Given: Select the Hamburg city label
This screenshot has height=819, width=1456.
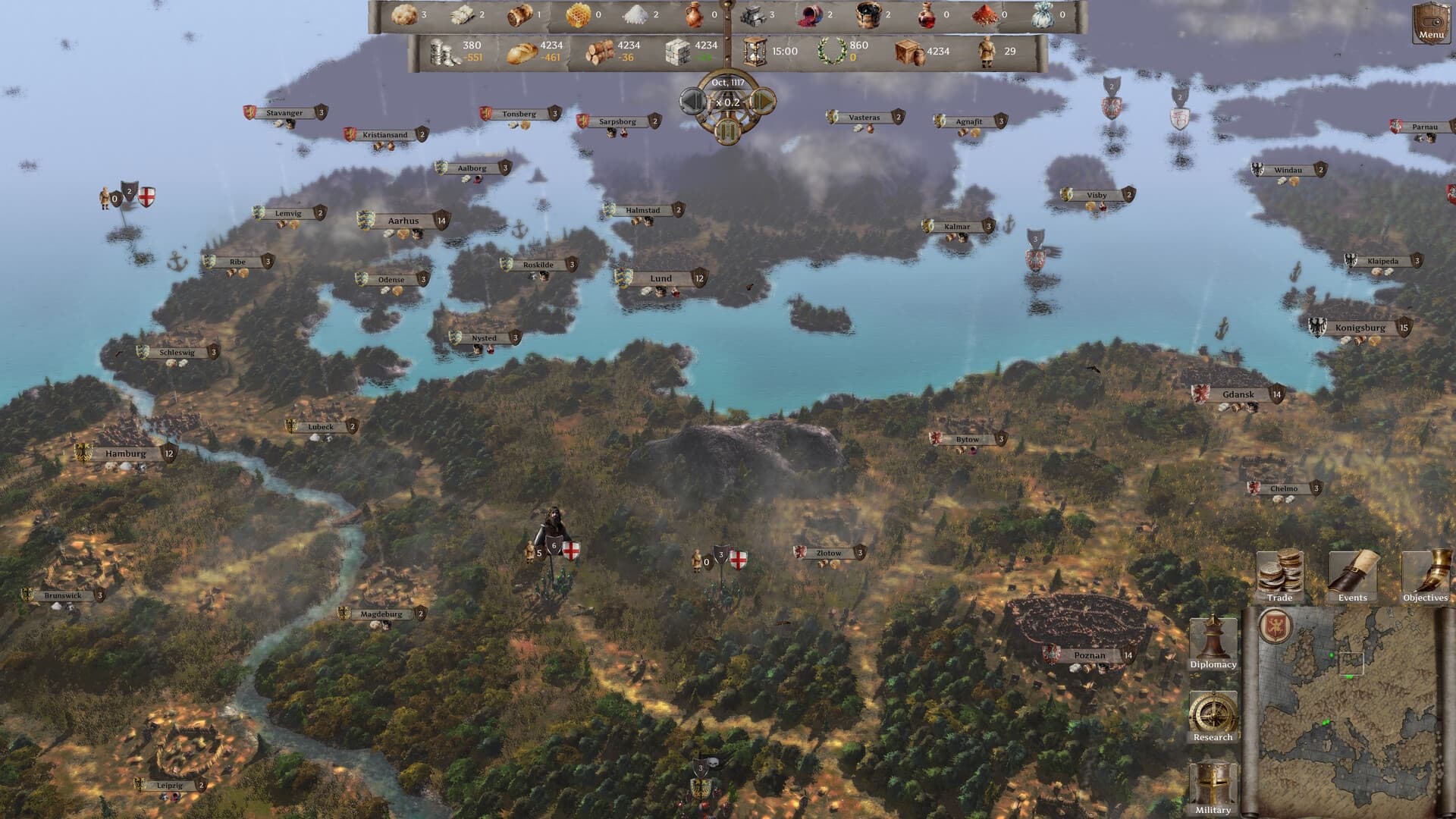Looking at the screenshot, I should (x=127, y=453).
